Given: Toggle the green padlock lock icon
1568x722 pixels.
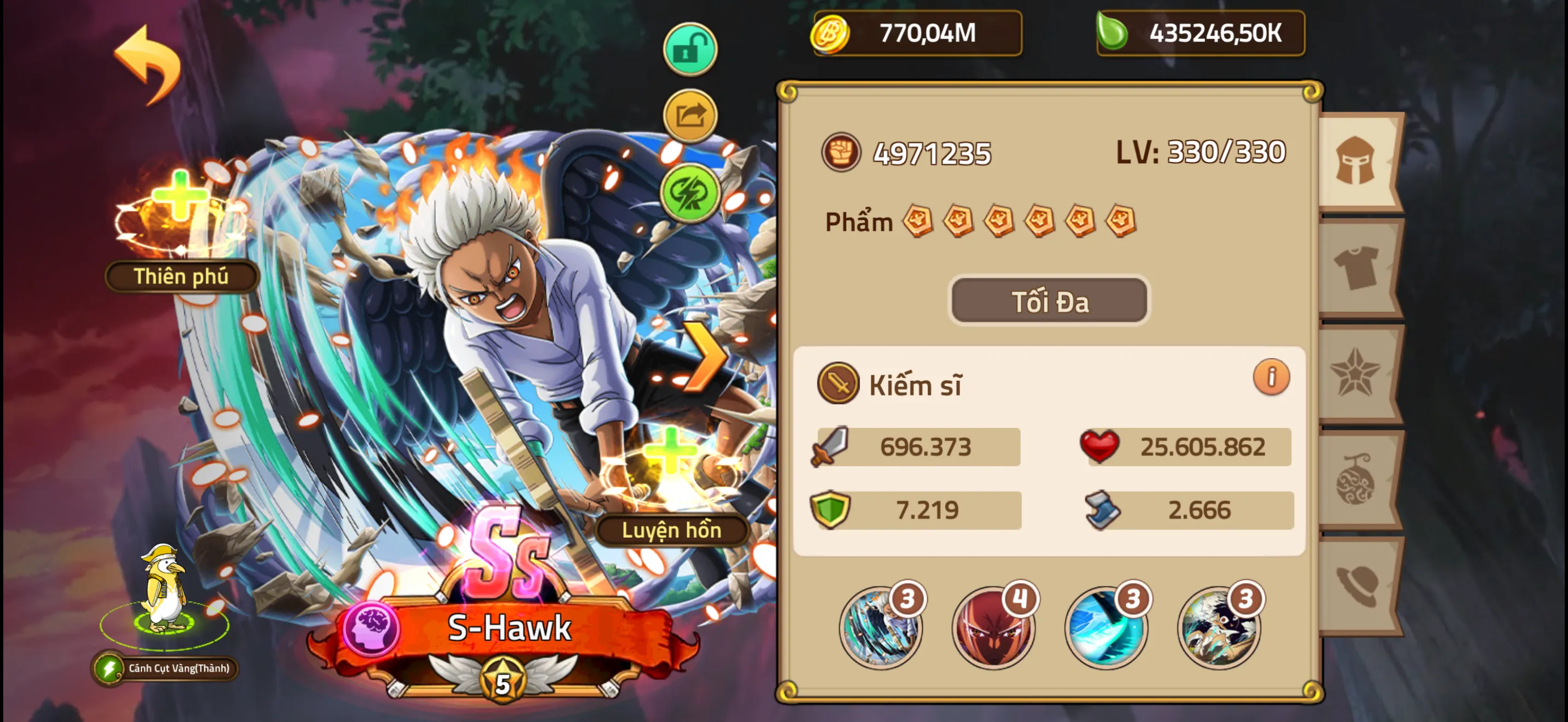Looking at the screenshot, I should pos(689,50).
